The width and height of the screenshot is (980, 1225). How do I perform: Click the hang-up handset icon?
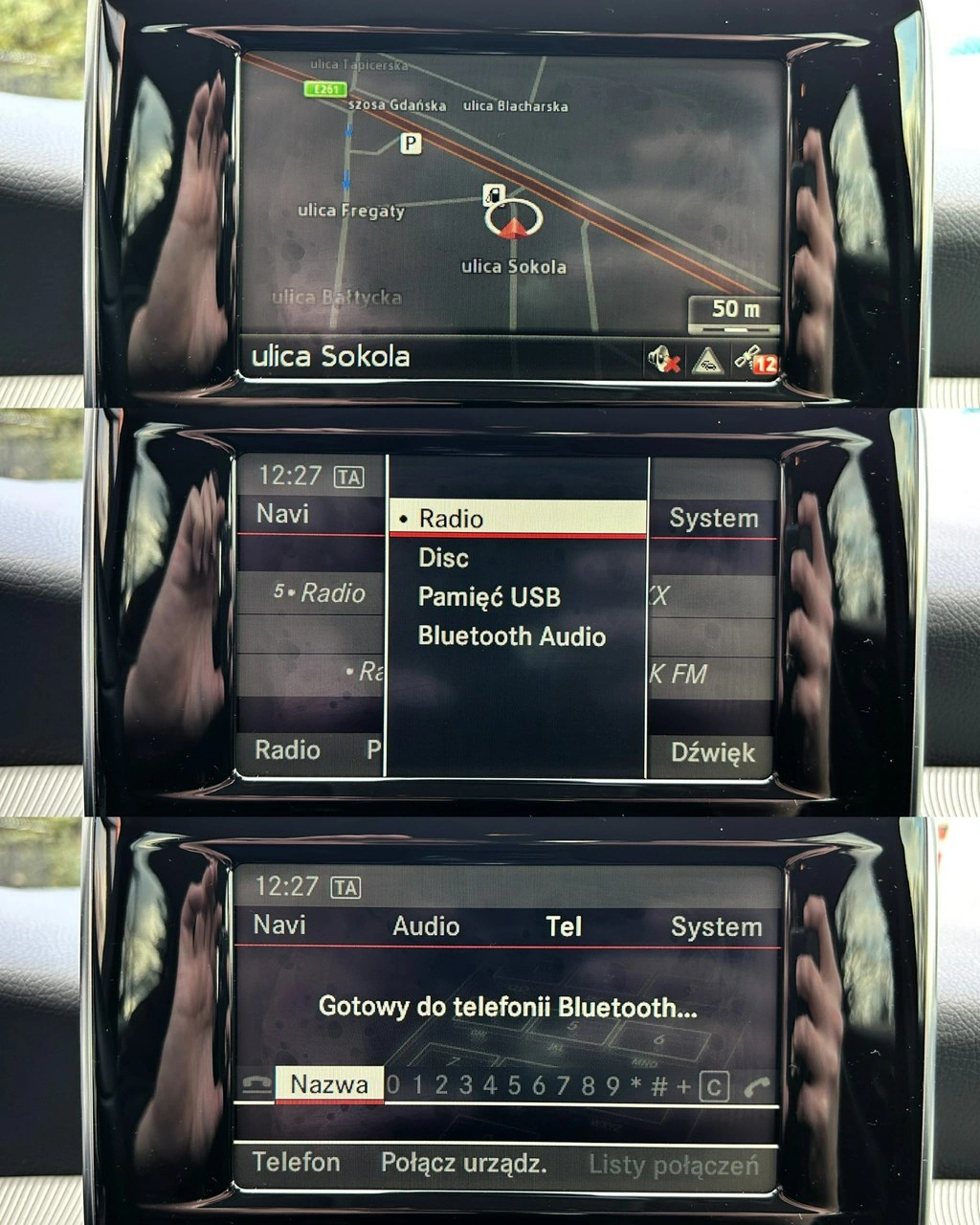coord(256,1085)
